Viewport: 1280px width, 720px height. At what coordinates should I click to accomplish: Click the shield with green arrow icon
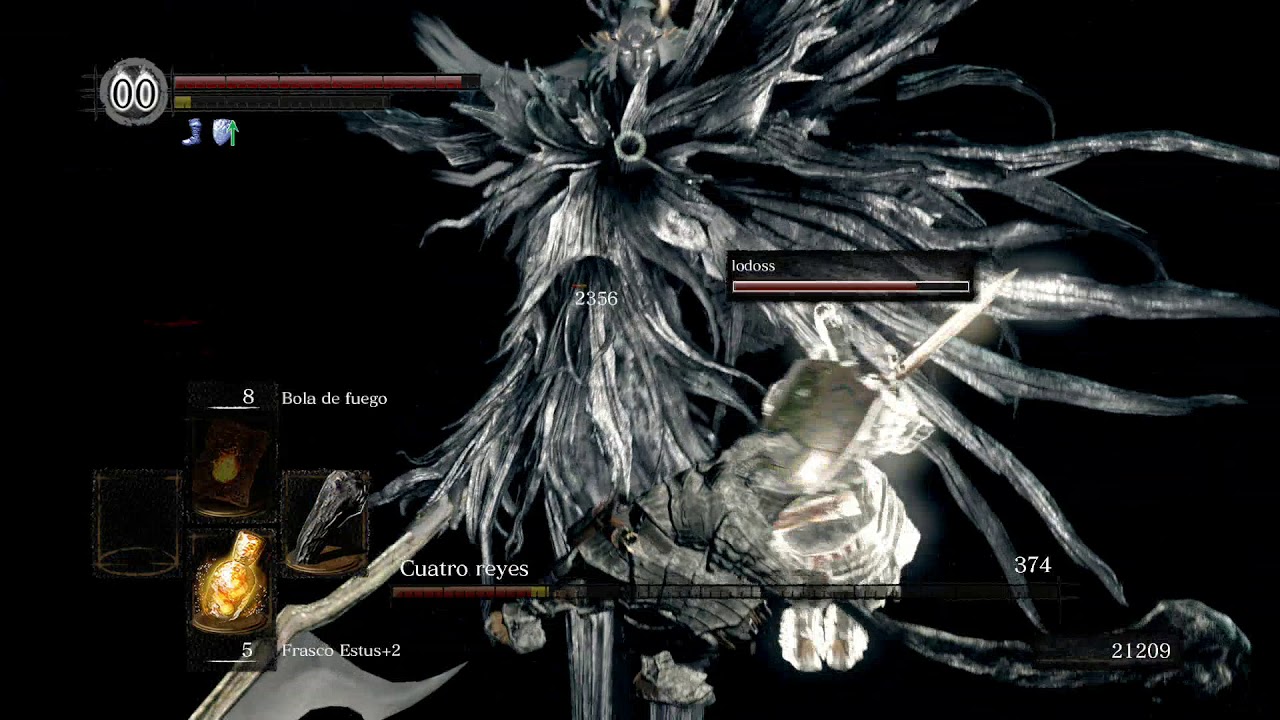point(225,132)
